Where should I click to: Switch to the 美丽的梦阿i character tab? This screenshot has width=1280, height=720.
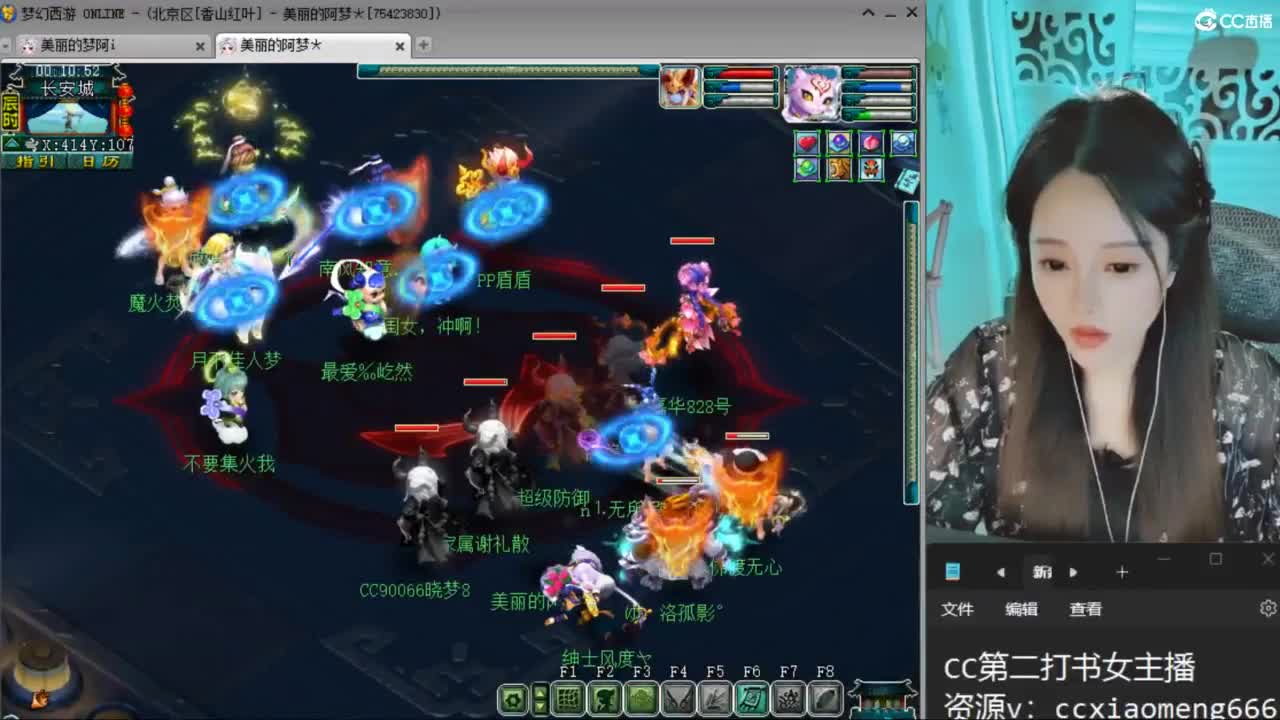95,45
